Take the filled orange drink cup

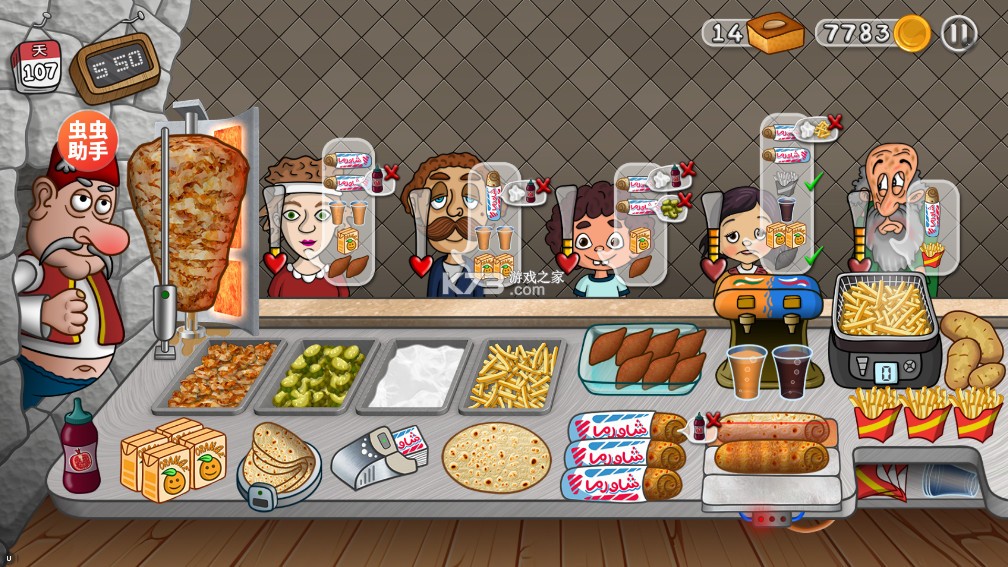coord(747,370)
